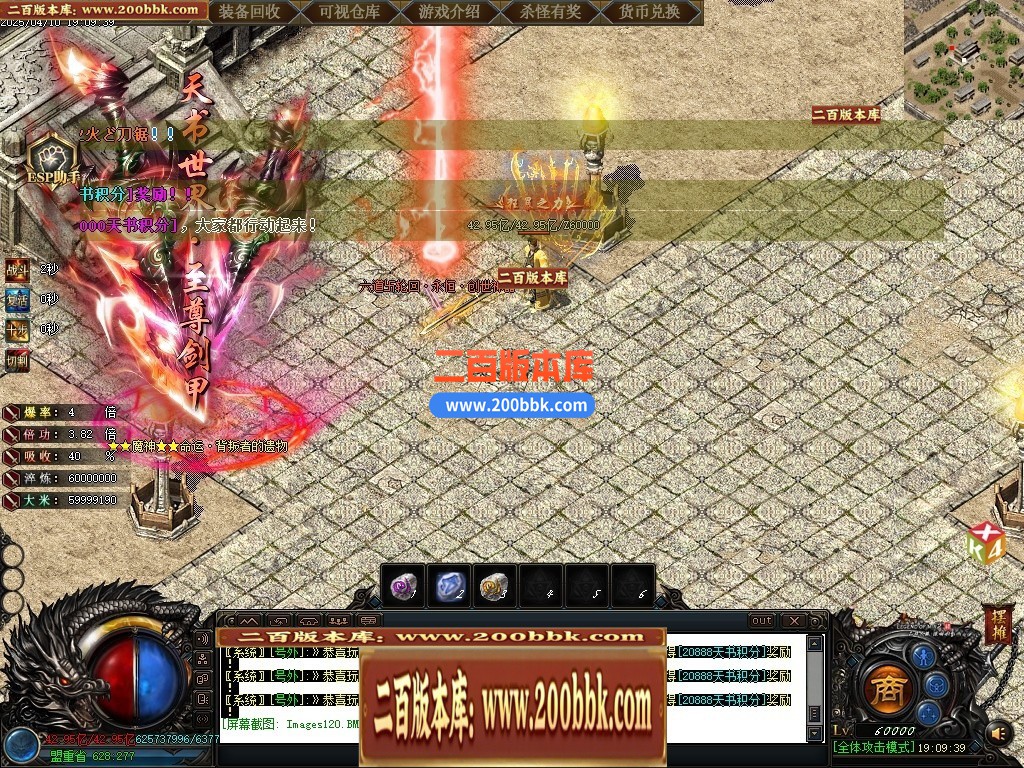
Task: Open the 商 shop button
Action: pos(886,689)
